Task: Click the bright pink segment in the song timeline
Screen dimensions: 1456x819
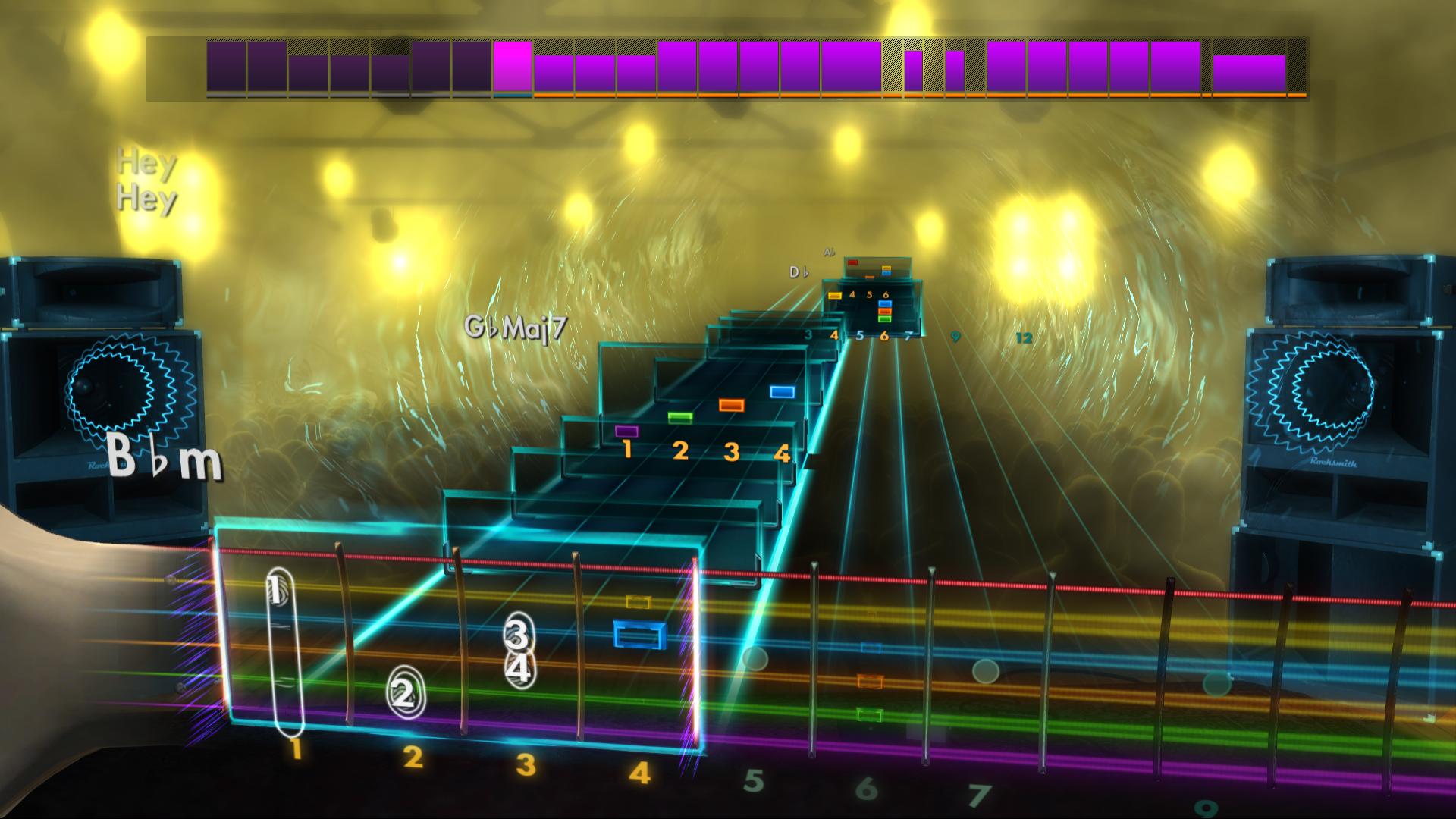Action: click(x=513, y=64)
